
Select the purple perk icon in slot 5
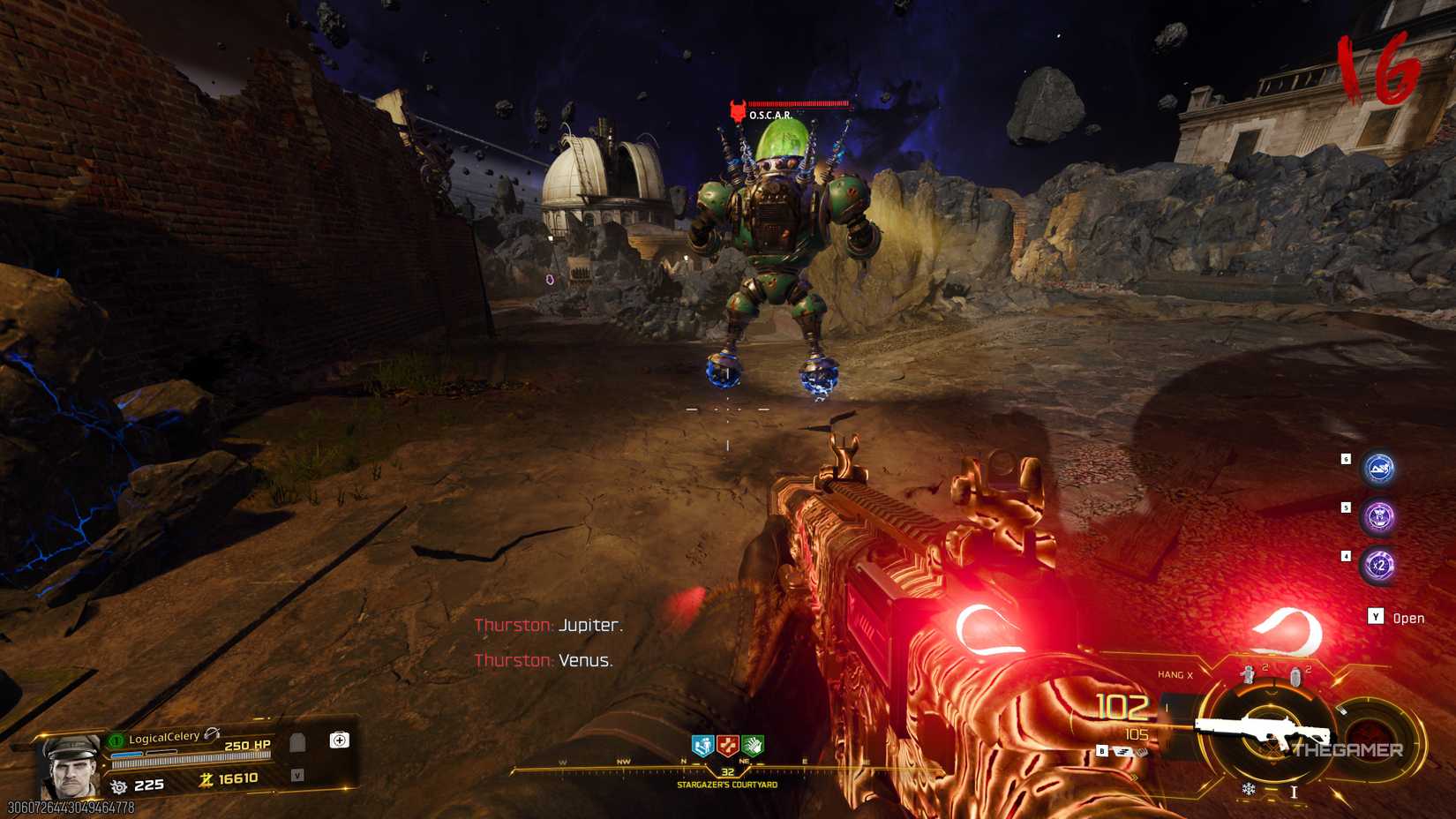1379,515
